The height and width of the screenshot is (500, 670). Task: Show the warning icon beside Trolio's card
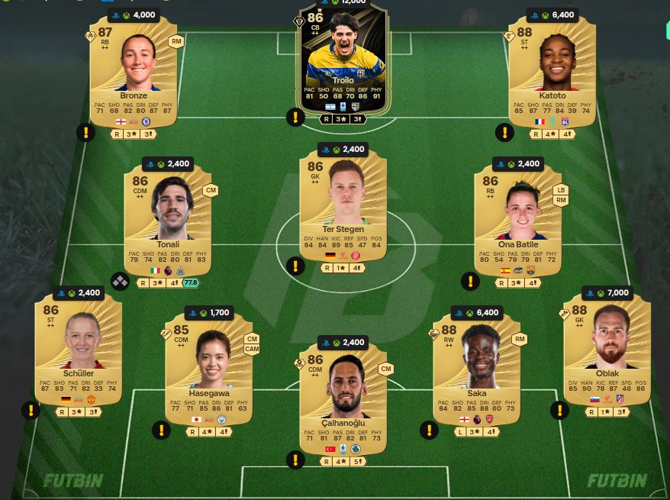click(295, 118)
